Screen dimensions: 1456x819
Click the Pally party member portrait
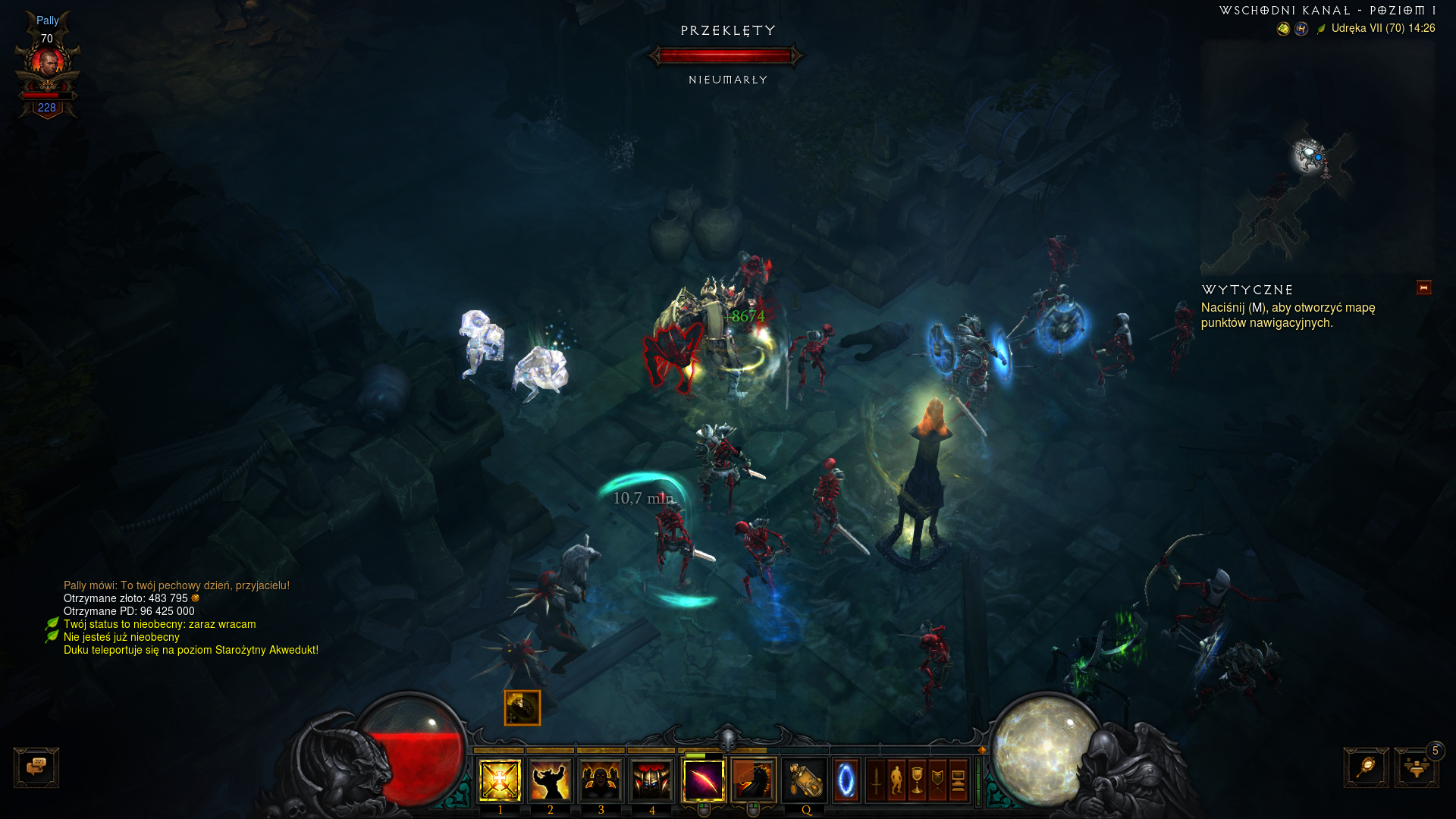pyautogui.click(x=48, y=64)
